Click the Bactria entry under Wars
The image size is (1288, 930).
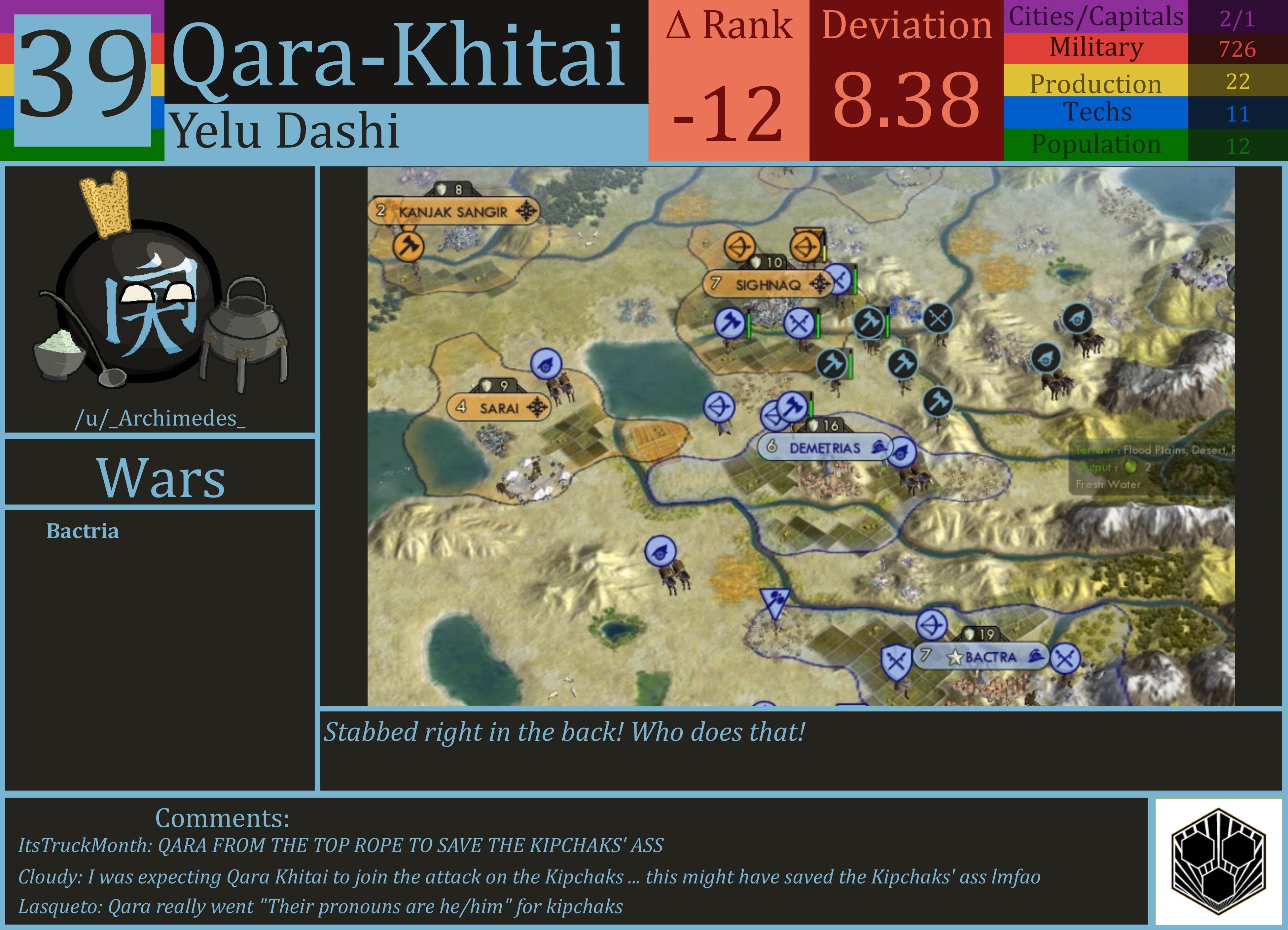[x=84, y=532]
